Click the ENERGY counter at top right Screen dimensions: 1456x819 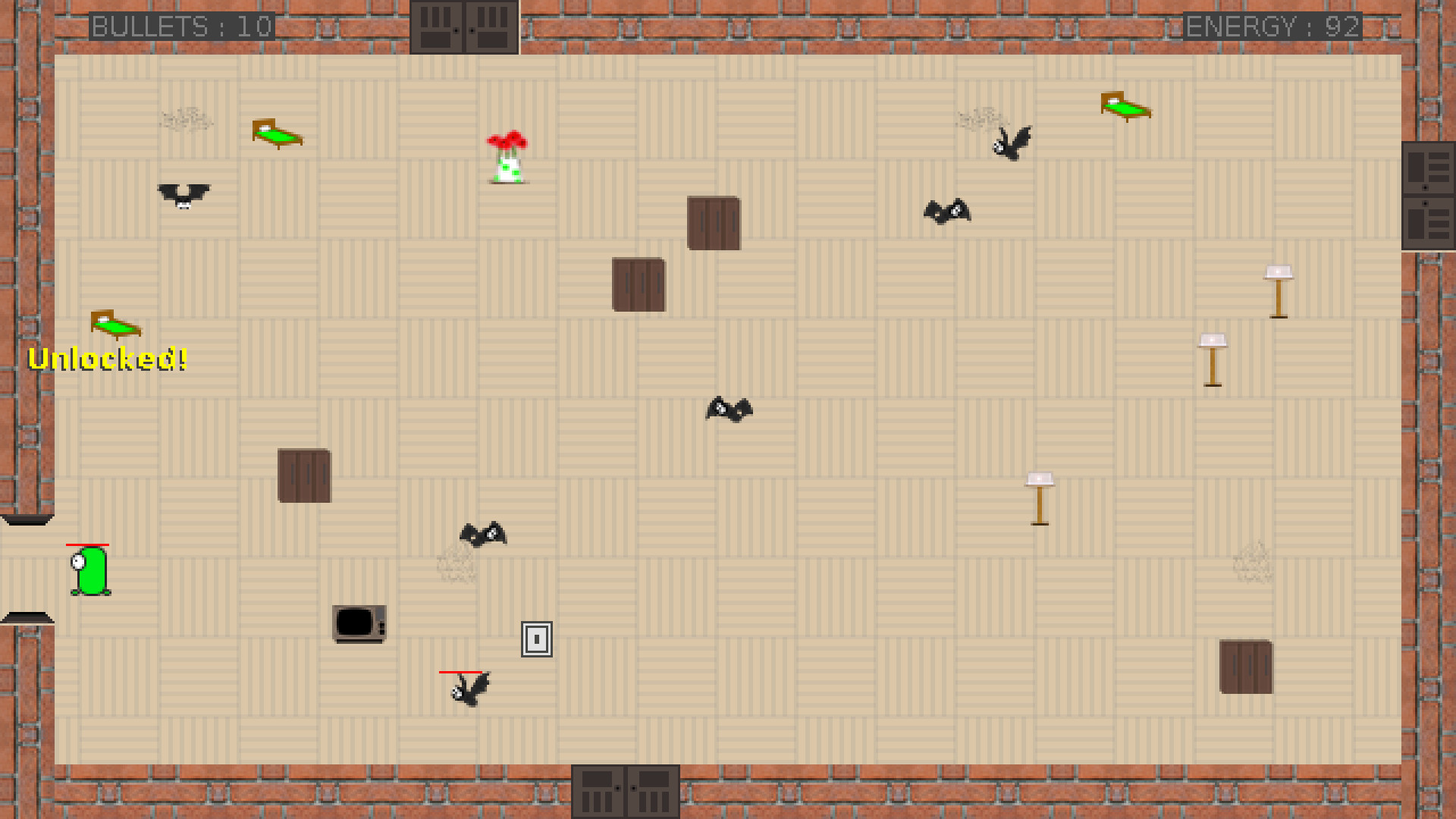1274,27
